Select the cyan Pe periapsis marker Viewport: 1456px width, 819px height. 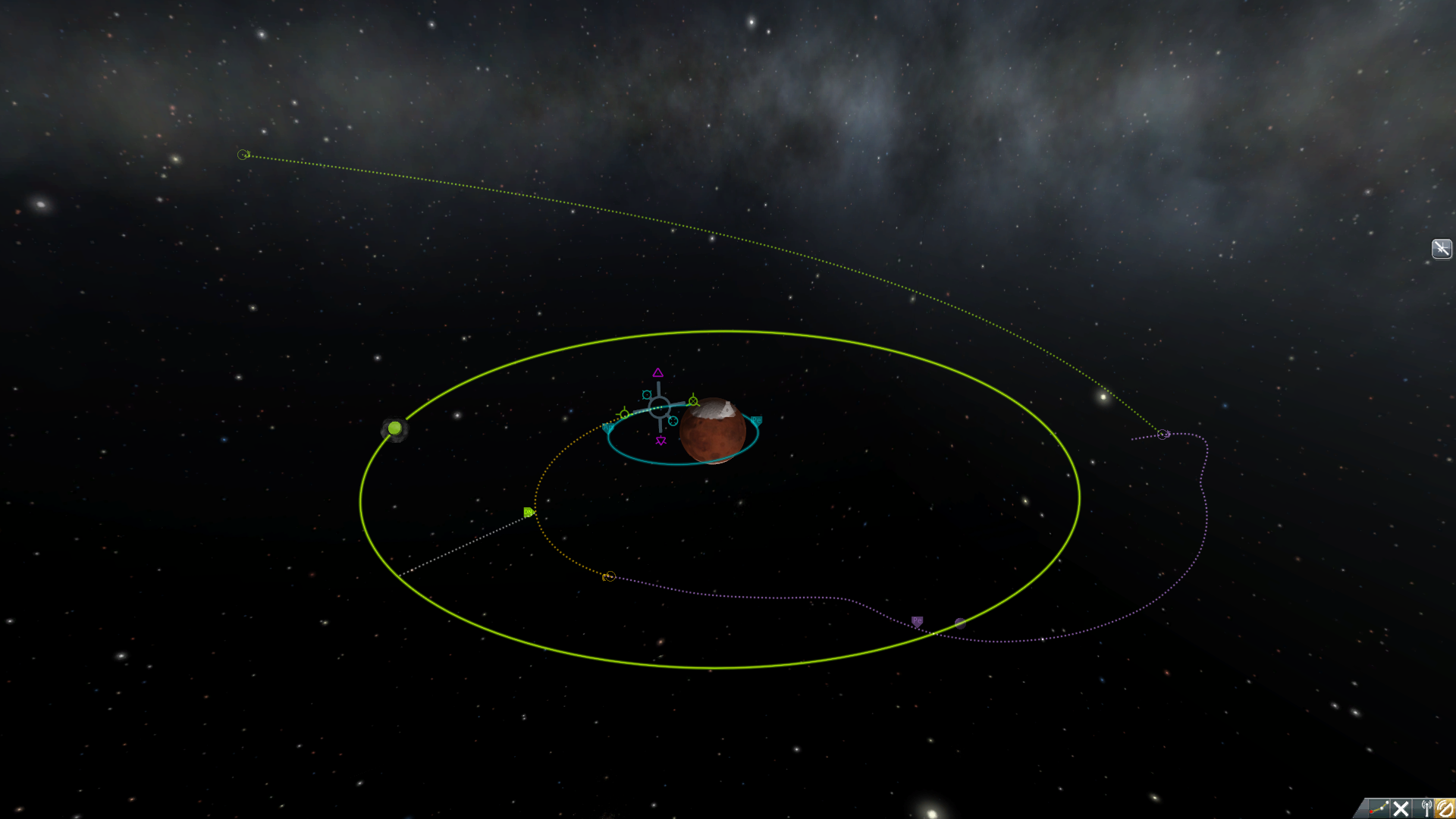(756, 420)
